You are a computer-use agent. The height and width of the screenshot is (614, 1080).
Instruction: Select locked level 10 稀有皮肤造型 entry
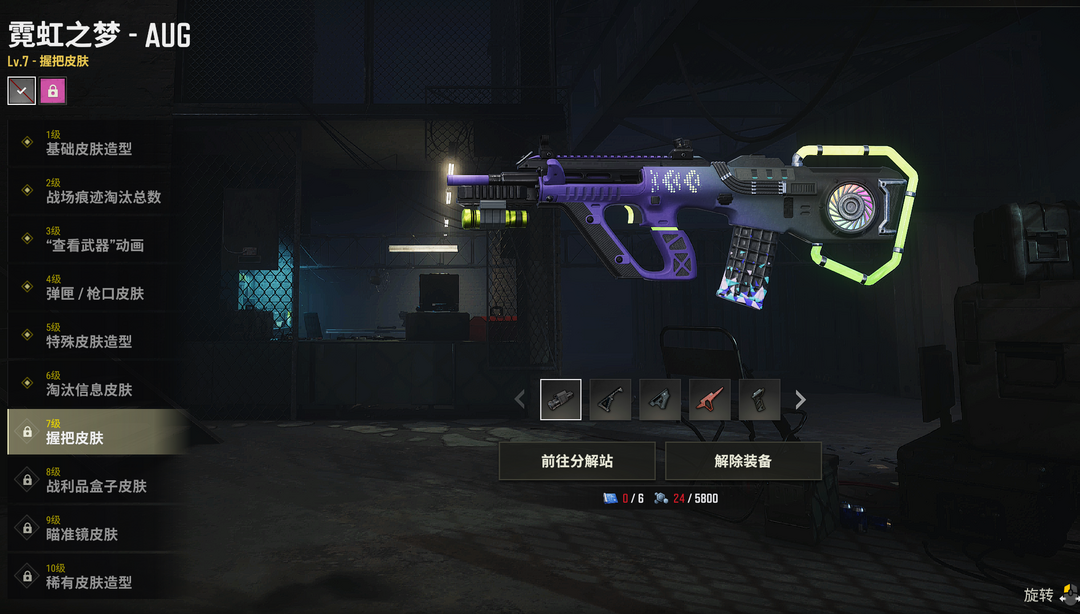90,576
